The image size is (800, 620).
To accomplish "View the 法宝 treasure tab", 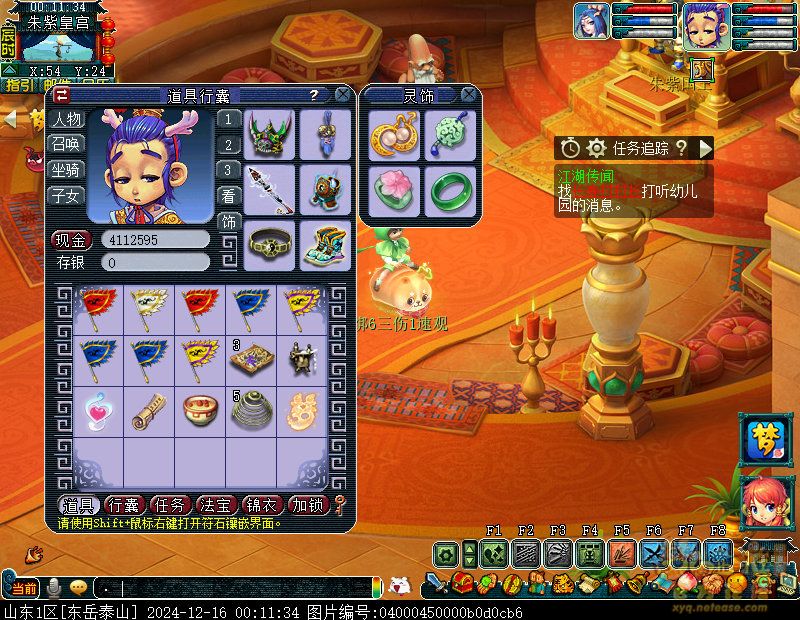I will [217, 505].
